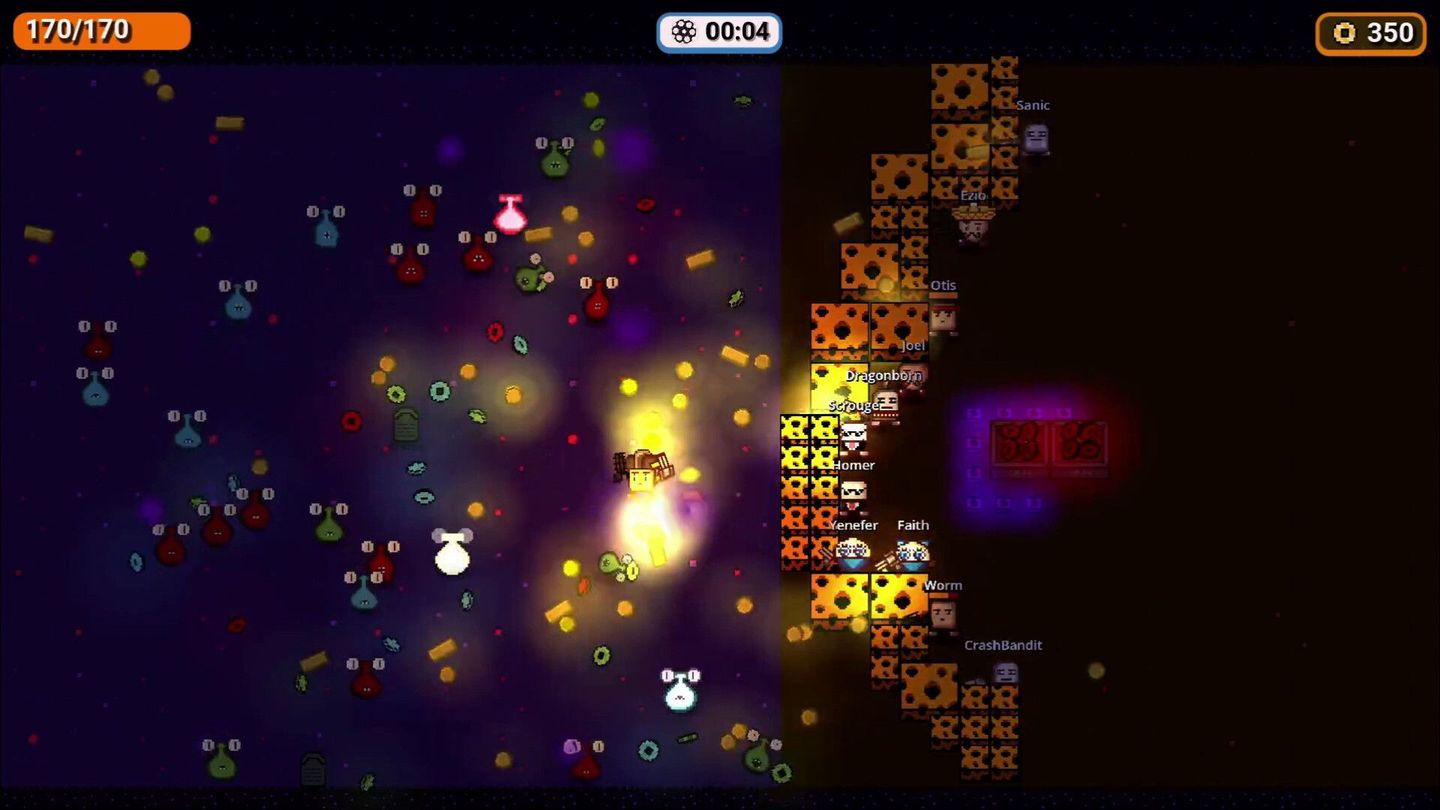The width and height of the screenshot is (1440, 810).
Task: Click the CrashBandit name label
Action: click(x=1004, y=645)
